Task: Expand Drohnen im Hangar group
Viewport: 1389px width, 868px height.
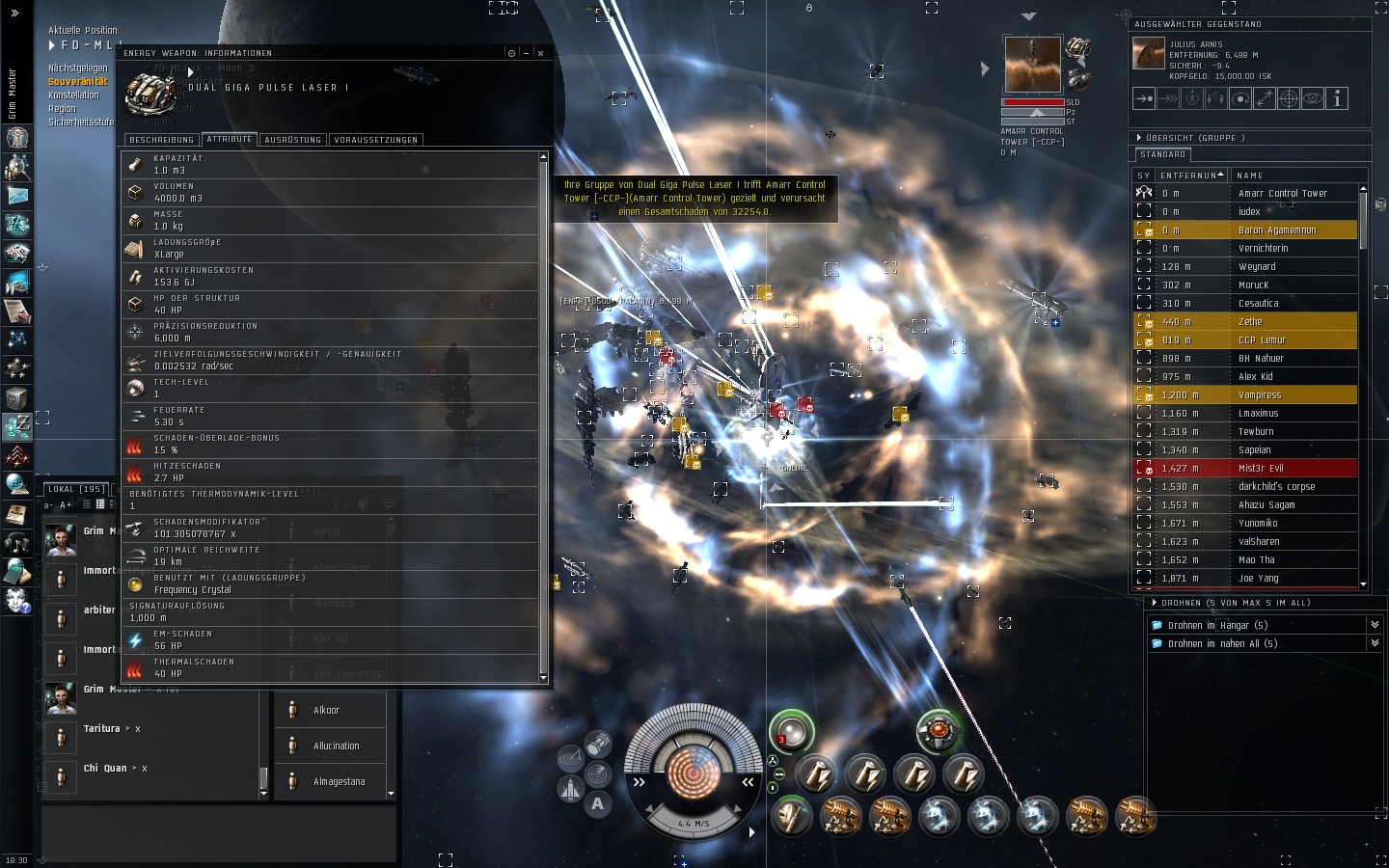Action: [x=1375, y=625]
